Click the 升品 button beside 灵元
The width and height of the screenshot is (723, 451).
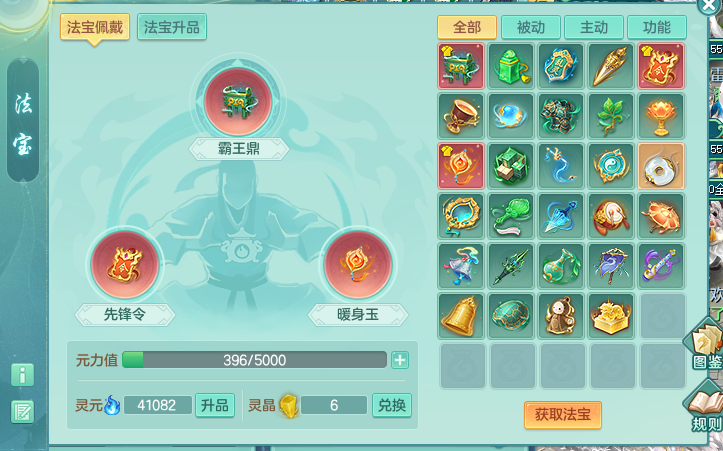pos(215,405)
